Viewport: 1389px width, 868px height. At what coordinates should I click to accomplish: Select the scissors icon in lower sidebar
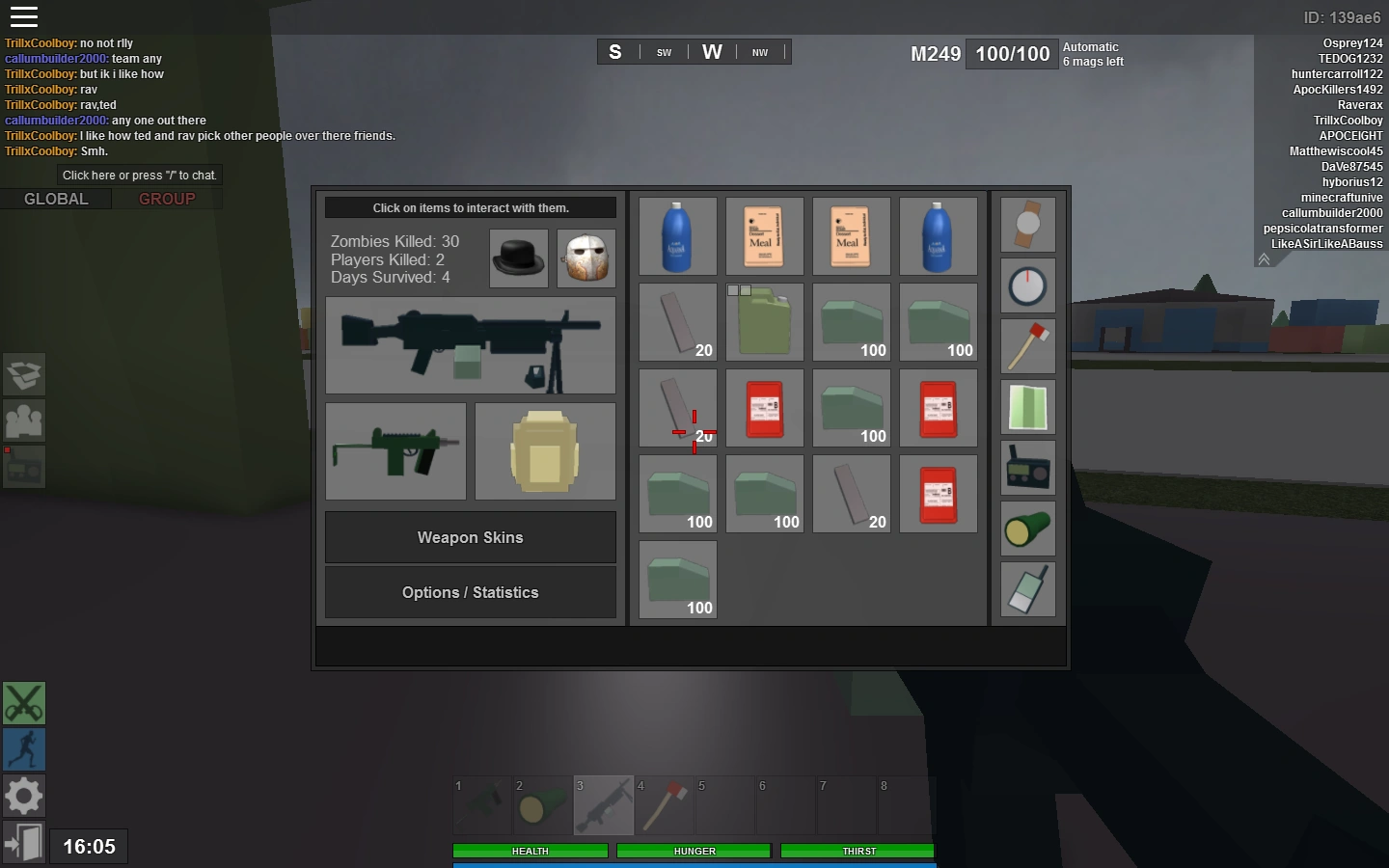(23, 704)
